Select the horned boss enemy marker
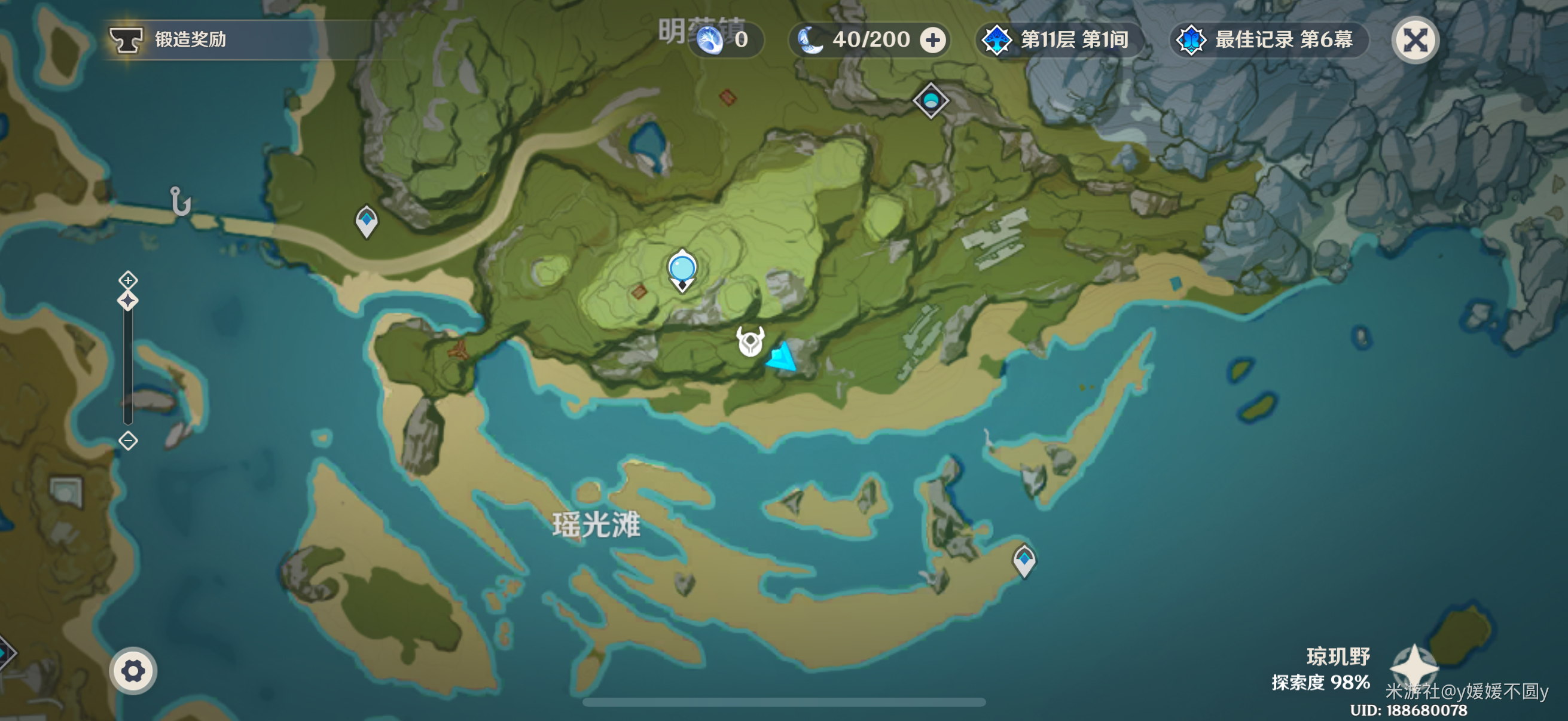Image resolution: width=1568 pixels, height=721 pixels. tap(750, 341)
